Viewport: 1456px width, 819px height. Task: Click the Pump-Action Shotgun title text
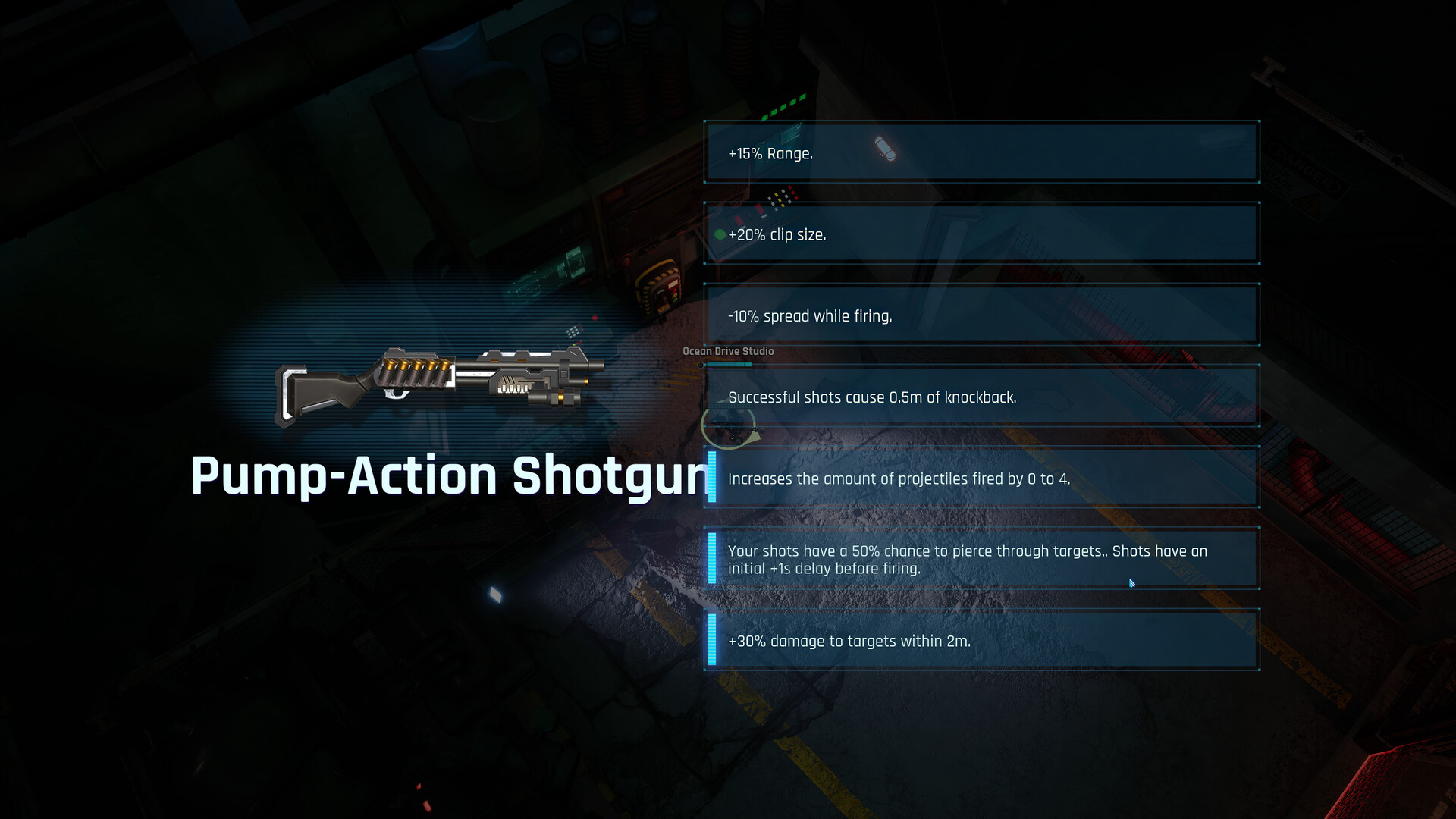point(451,476)
